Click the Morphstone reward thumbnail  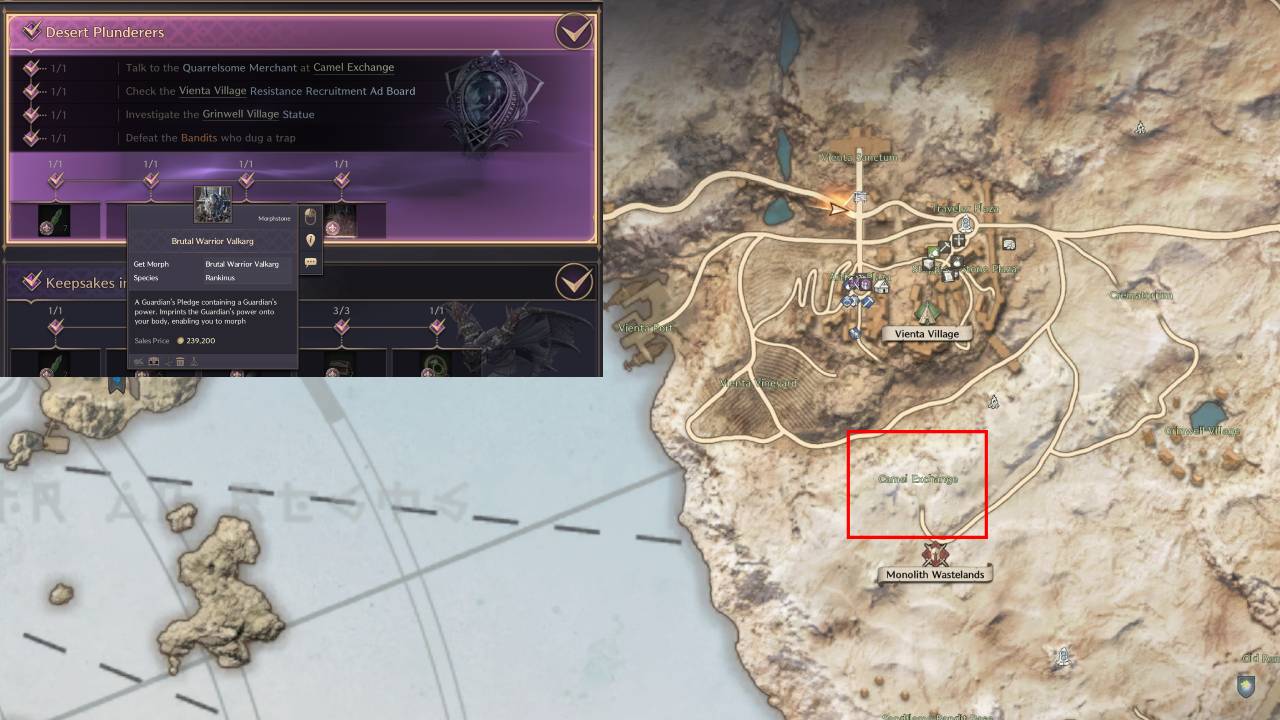[x=210, y=203]
